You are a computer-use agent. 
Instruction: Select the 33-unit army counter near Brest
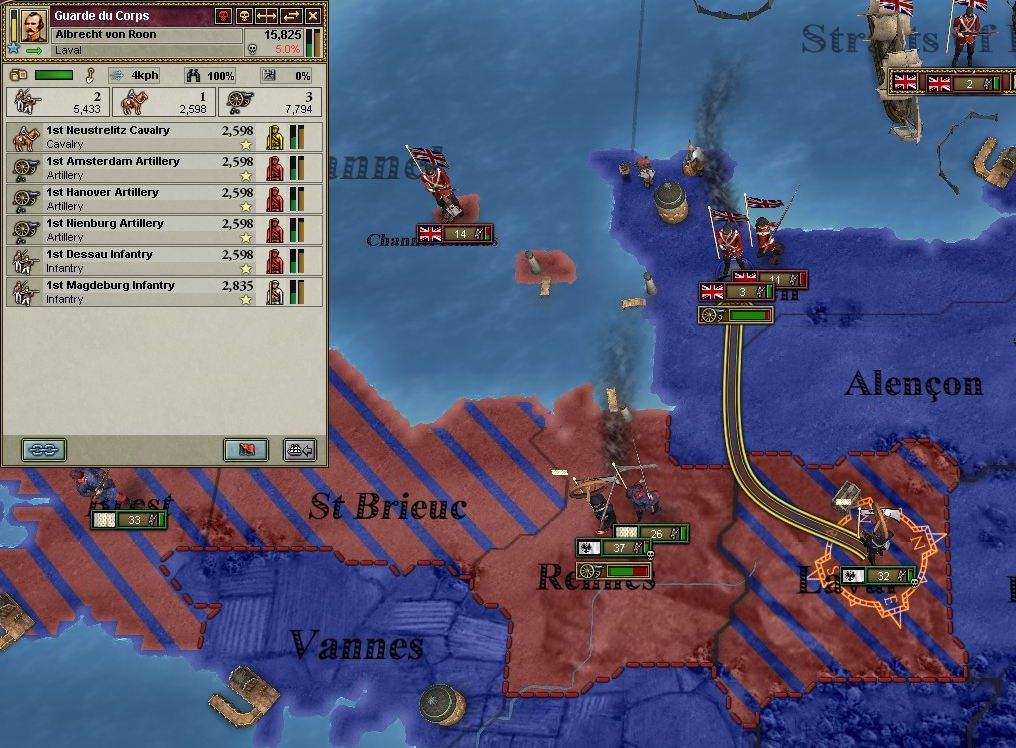pyautogui.click(x=128, y=520)
